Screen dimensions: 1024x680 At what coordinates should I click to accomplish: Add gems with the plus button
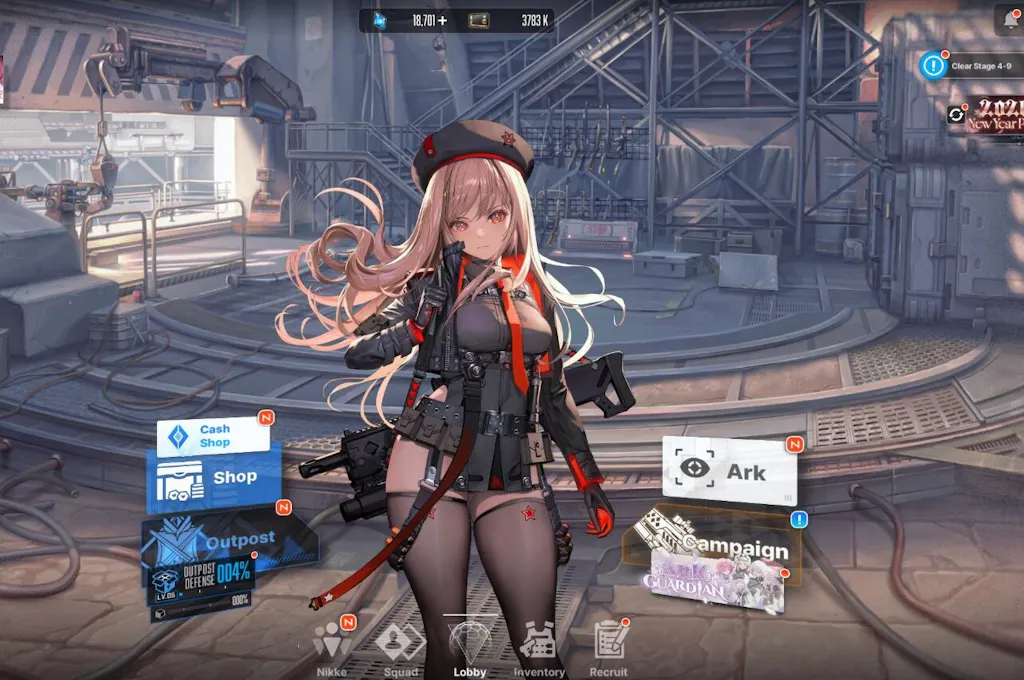pyautogui.click(x=442, y=20)
